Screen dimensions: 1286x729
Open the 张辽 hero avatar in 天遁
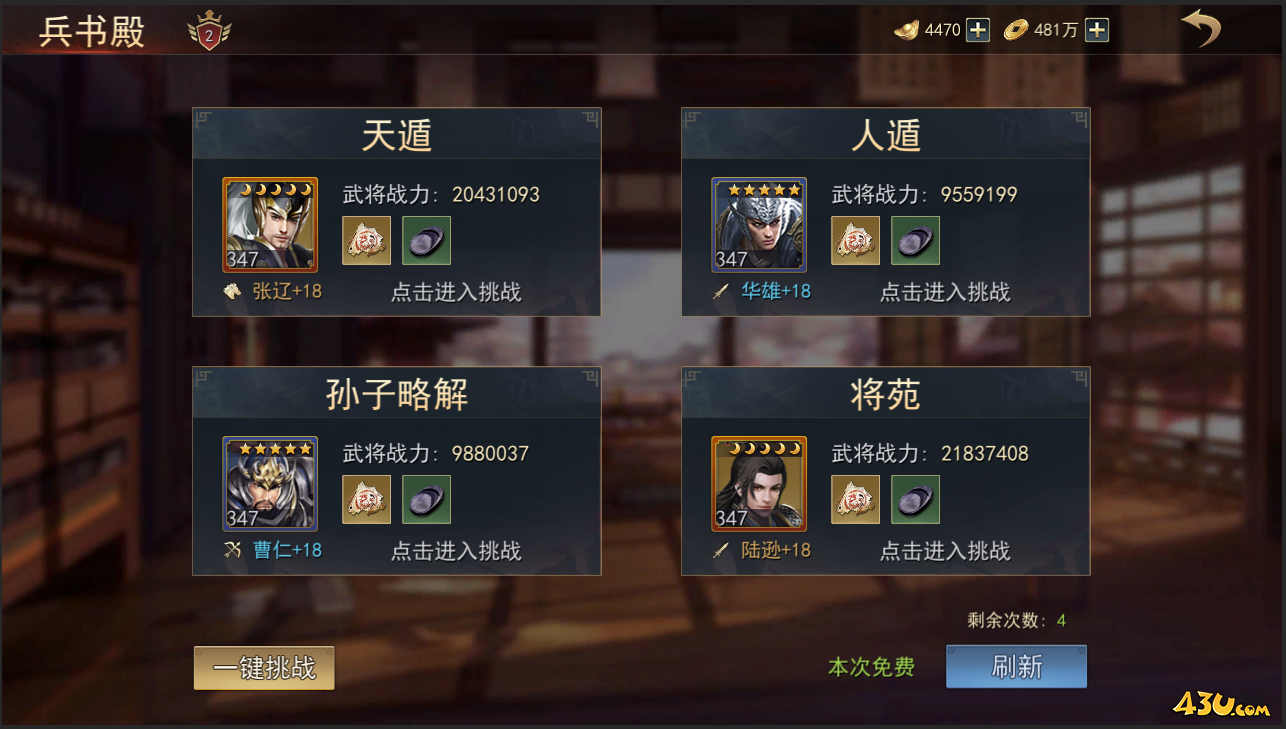click(x=270, y=225)
